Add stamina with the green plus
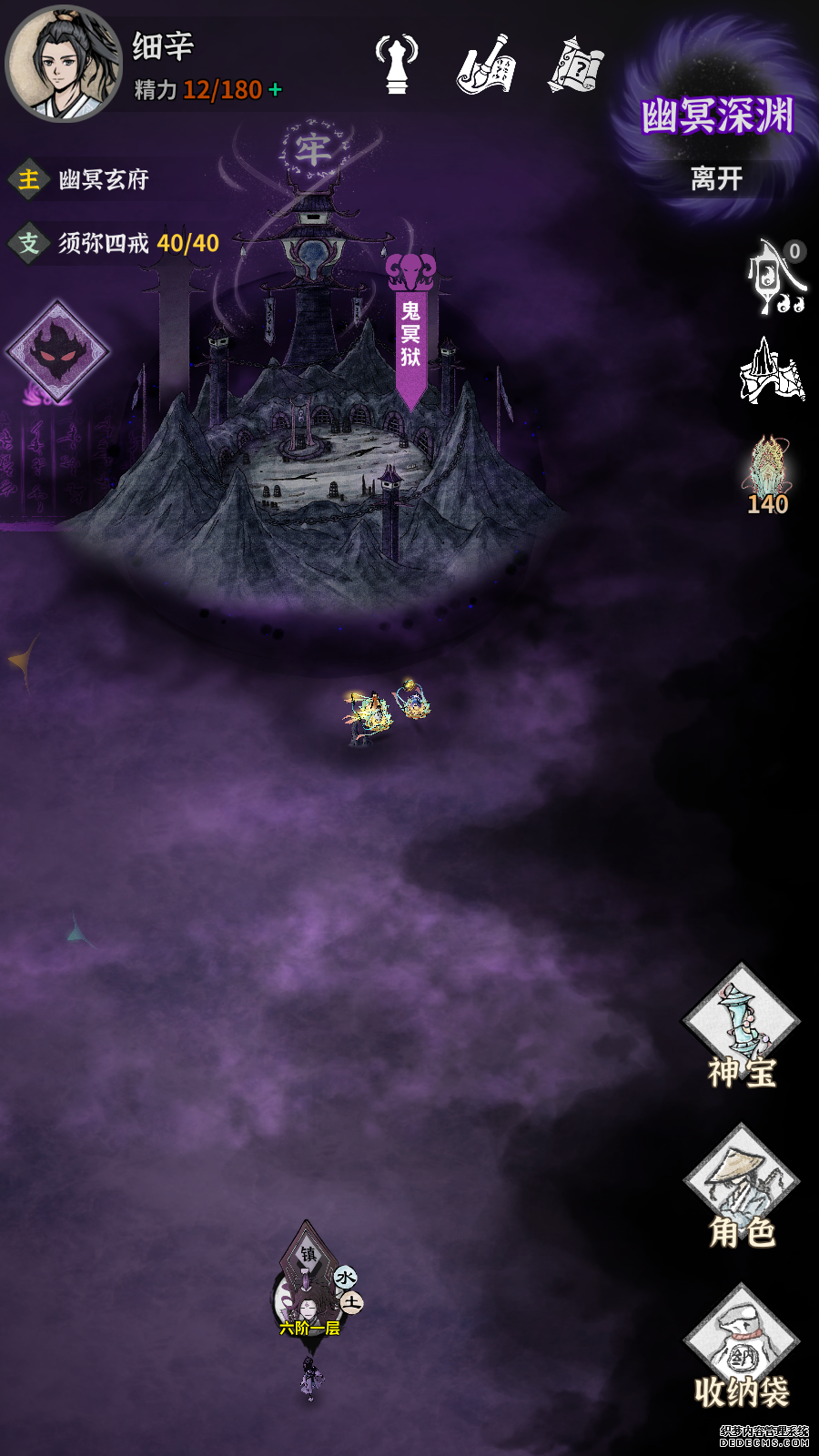 (x=276, y=90)
